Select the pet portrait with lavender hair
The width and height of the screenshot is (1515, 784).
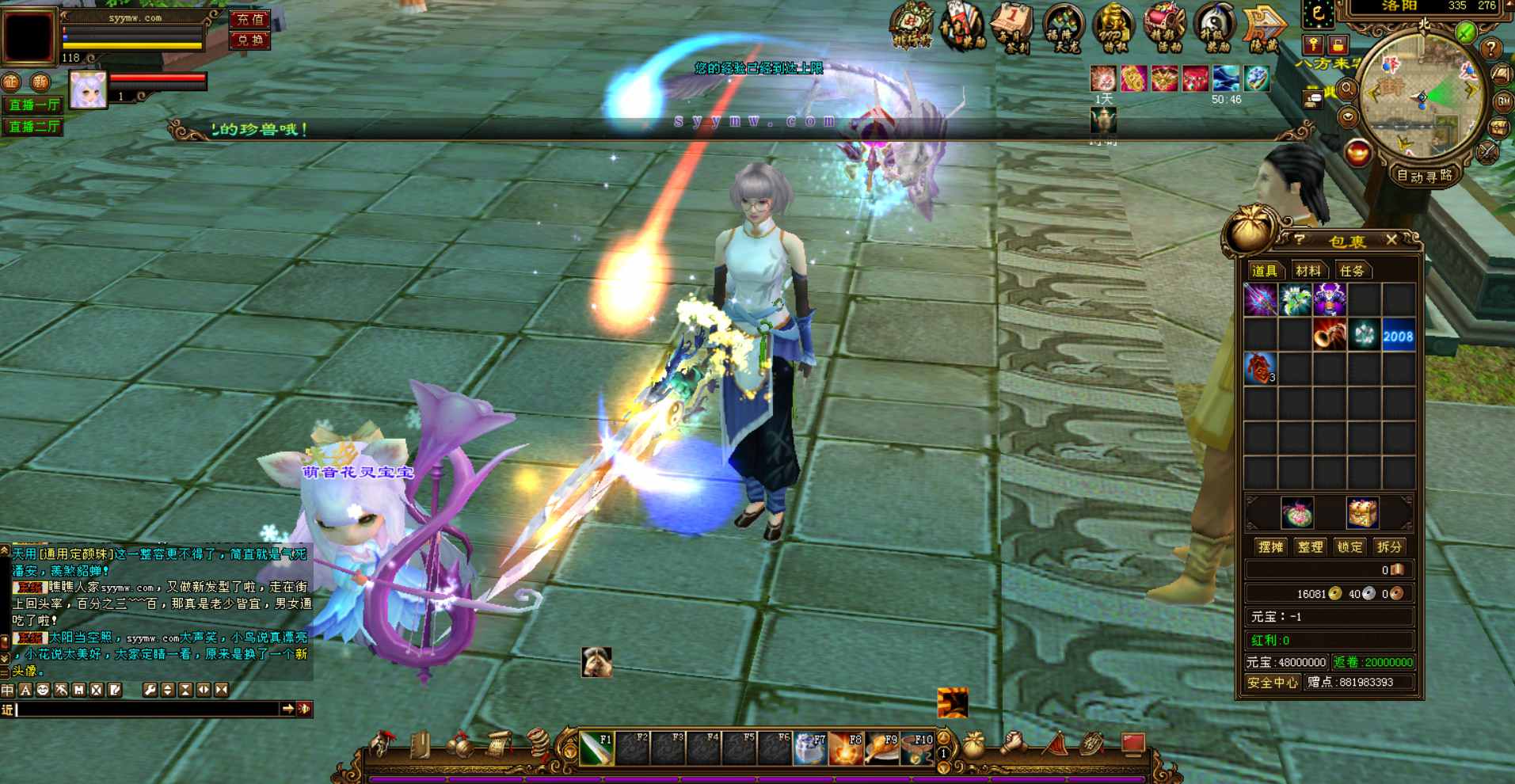(88, 89)
